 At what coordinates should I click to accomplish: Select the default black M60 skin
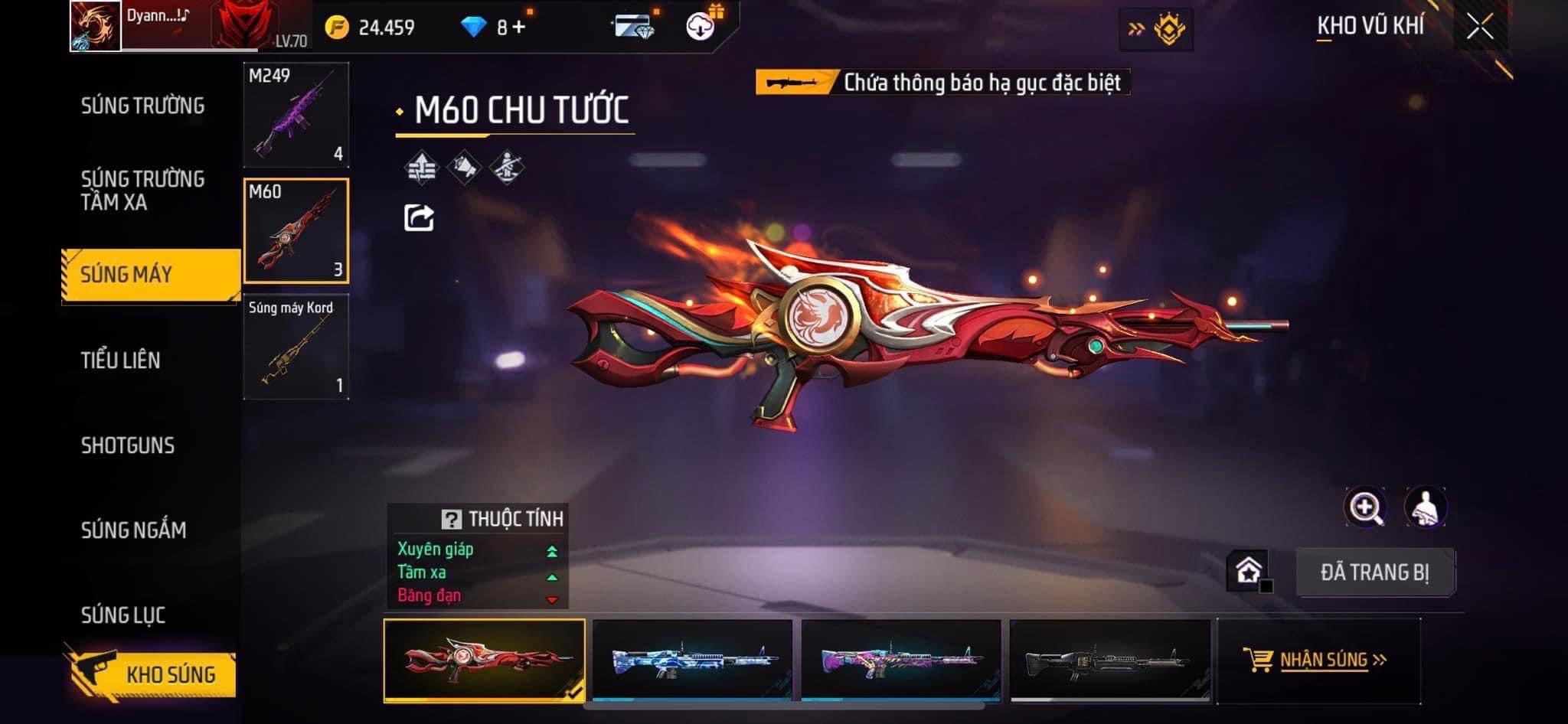click(1109, 660)
